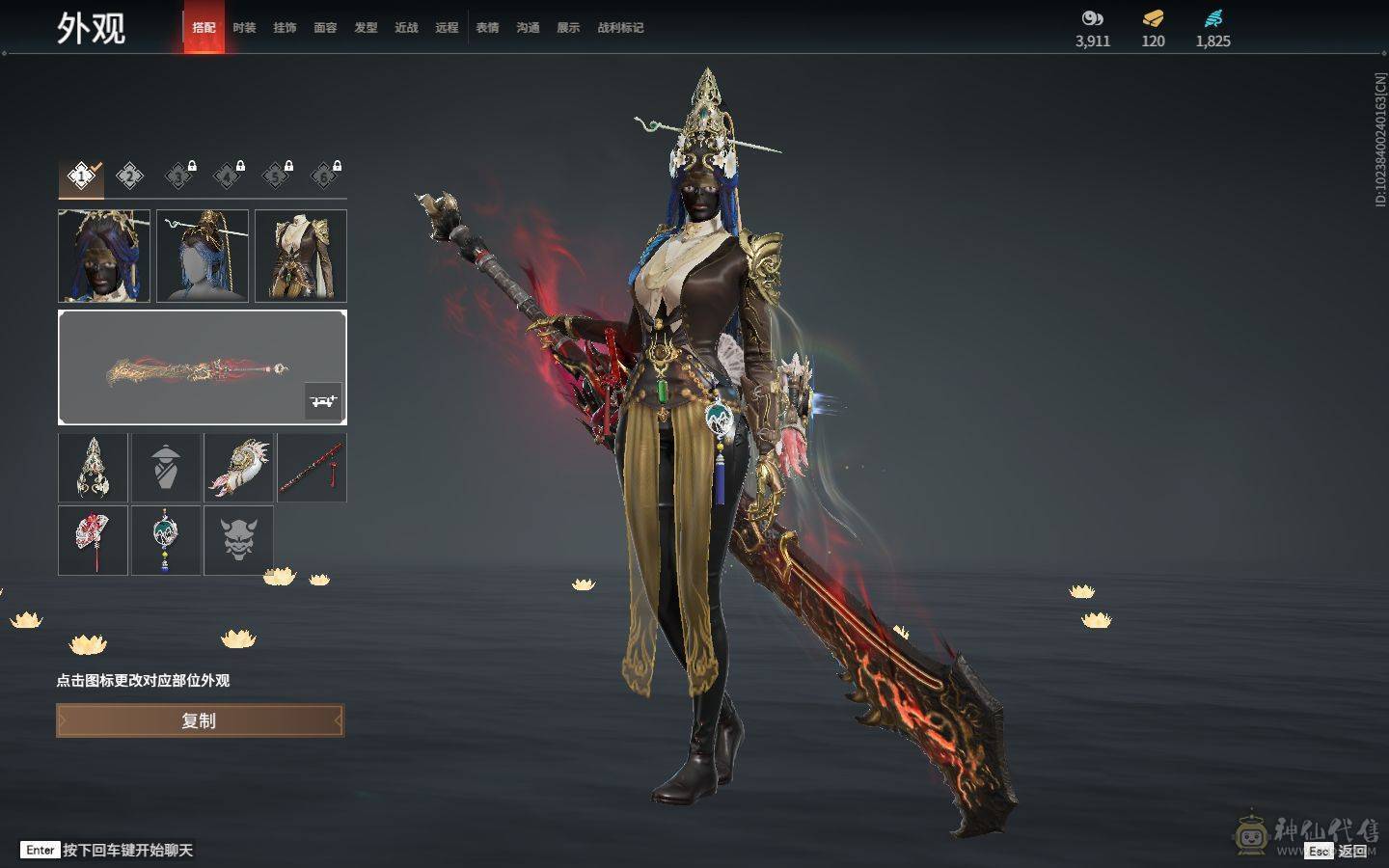Select the 展示 tab
Screen dimensions: 1389x868
(x=568, y=28)
